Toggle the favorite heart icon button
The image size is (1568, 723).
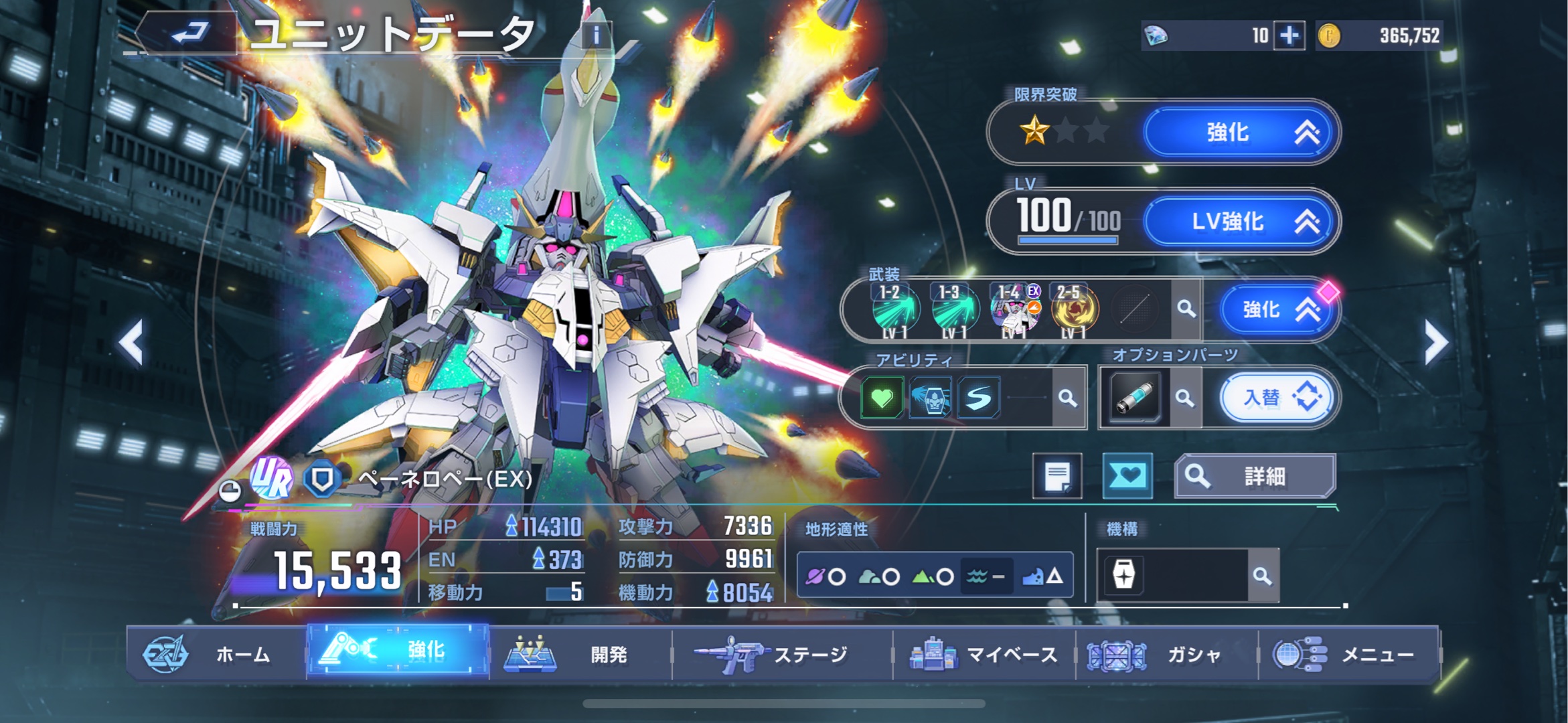1127,476
